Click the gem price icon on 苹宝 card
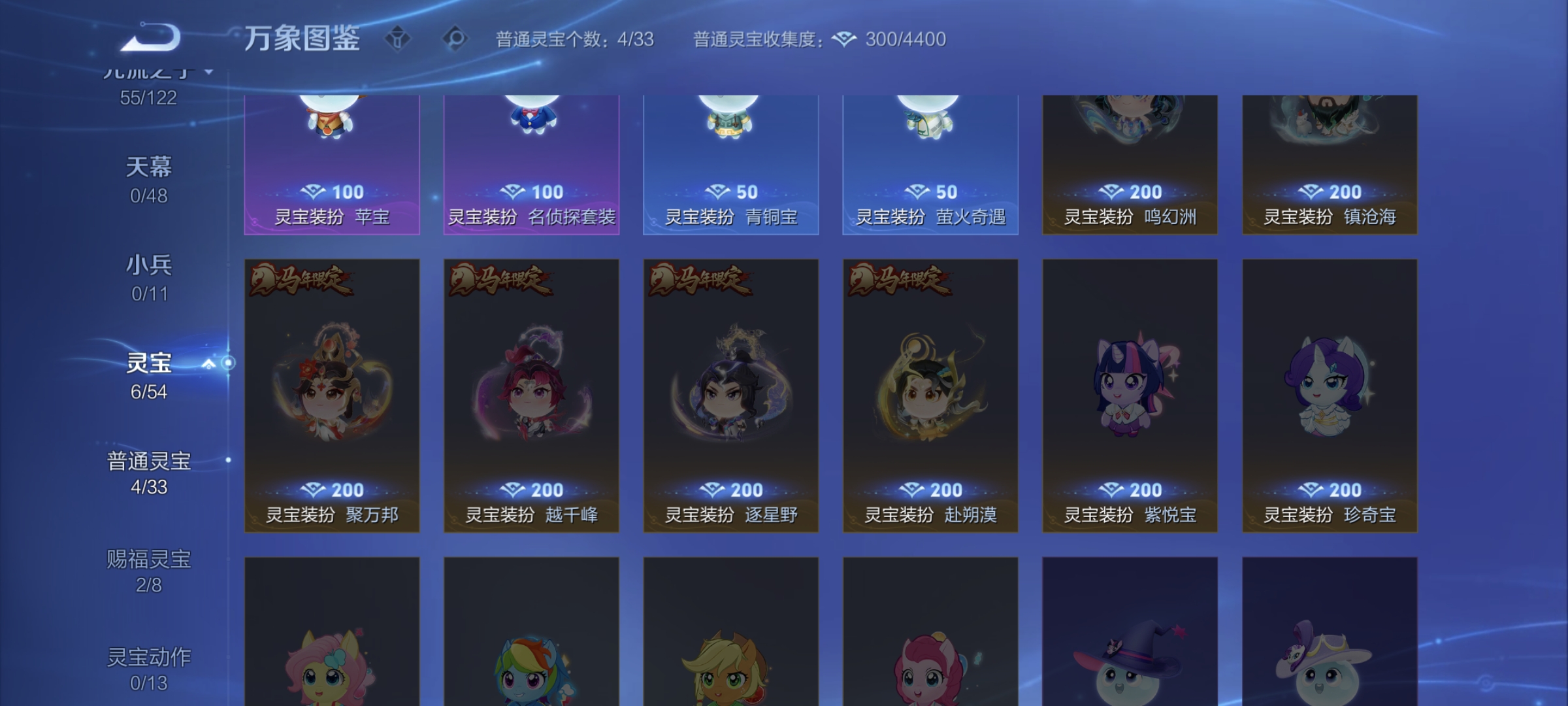This screenshot has height=706, width=1568. click(x=314, y=192)
